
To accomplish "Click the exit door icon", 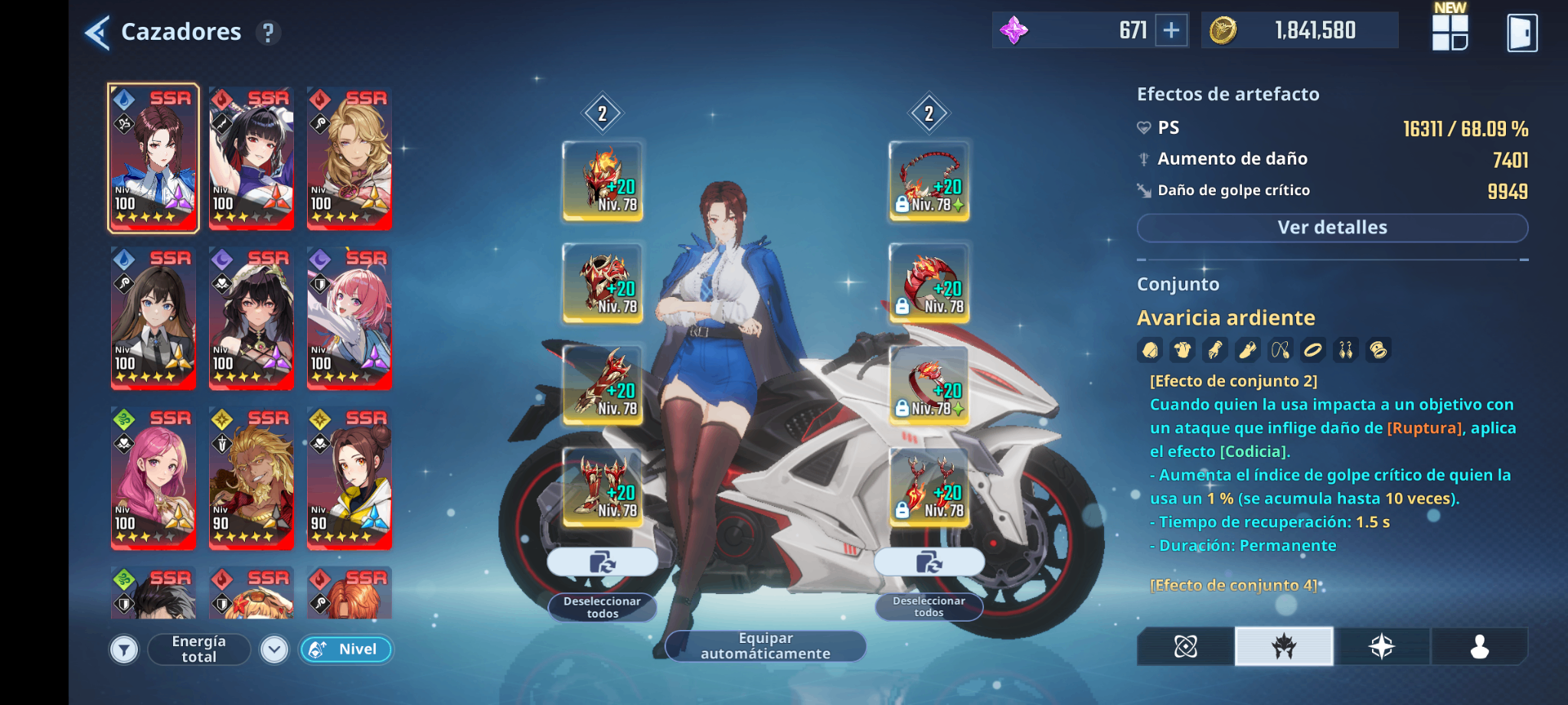I will pos(1521,33).
